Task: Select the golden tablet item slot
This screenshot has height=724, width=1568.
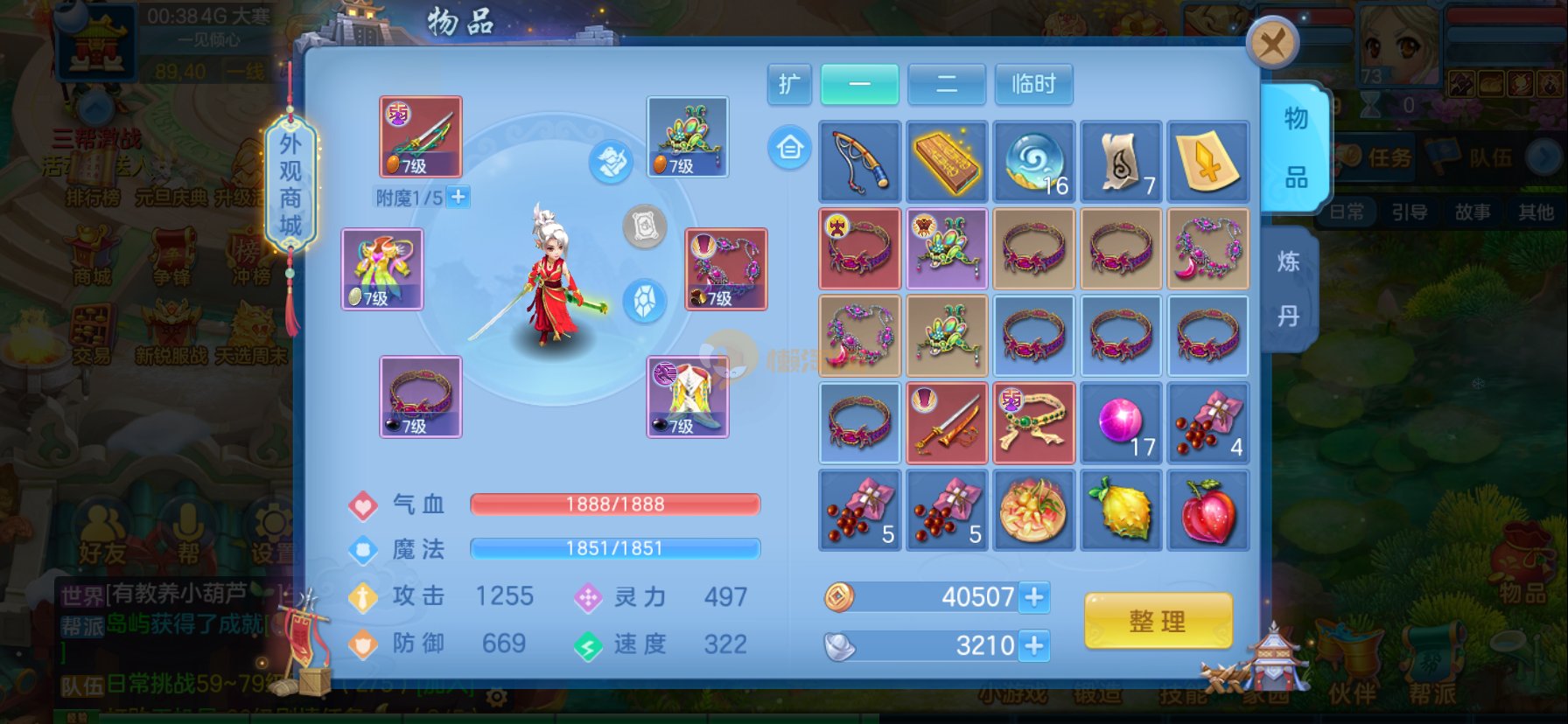Action: (947, 161)
